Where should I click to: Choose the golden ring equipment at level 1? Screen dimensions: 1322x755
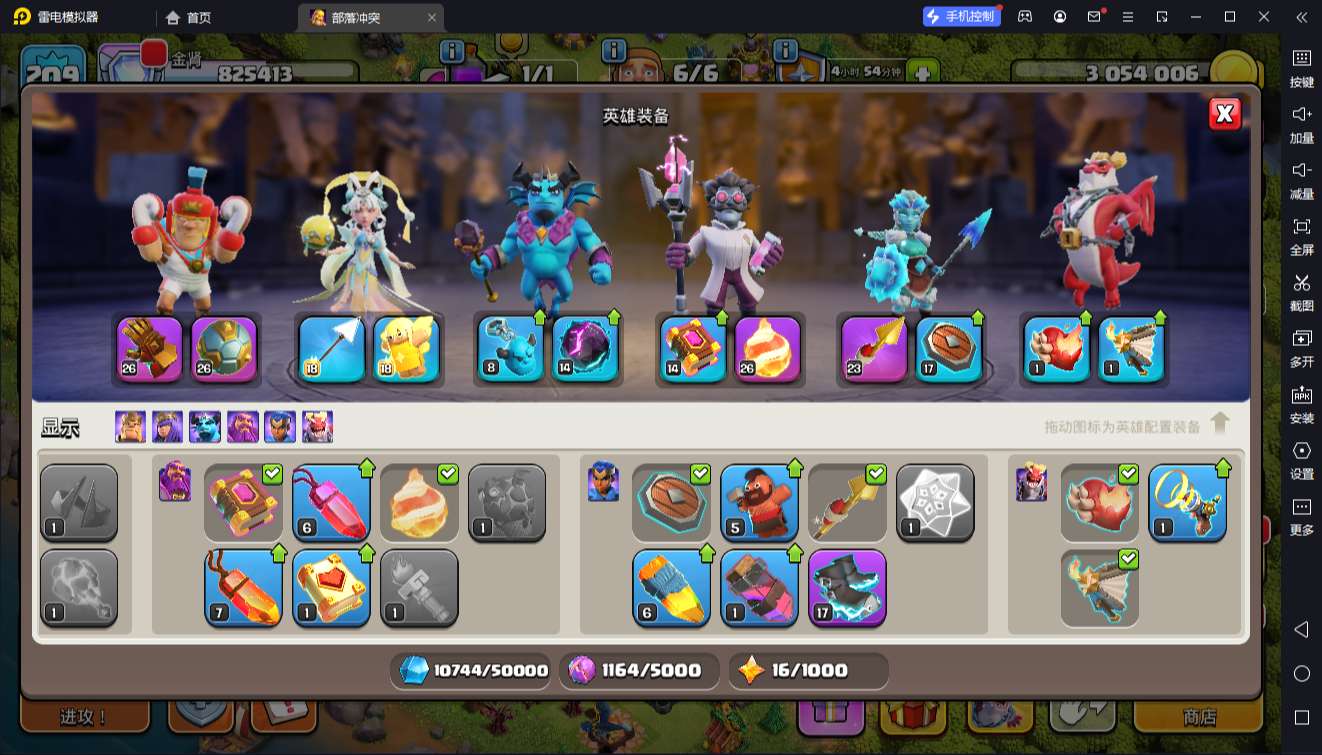1187,503
